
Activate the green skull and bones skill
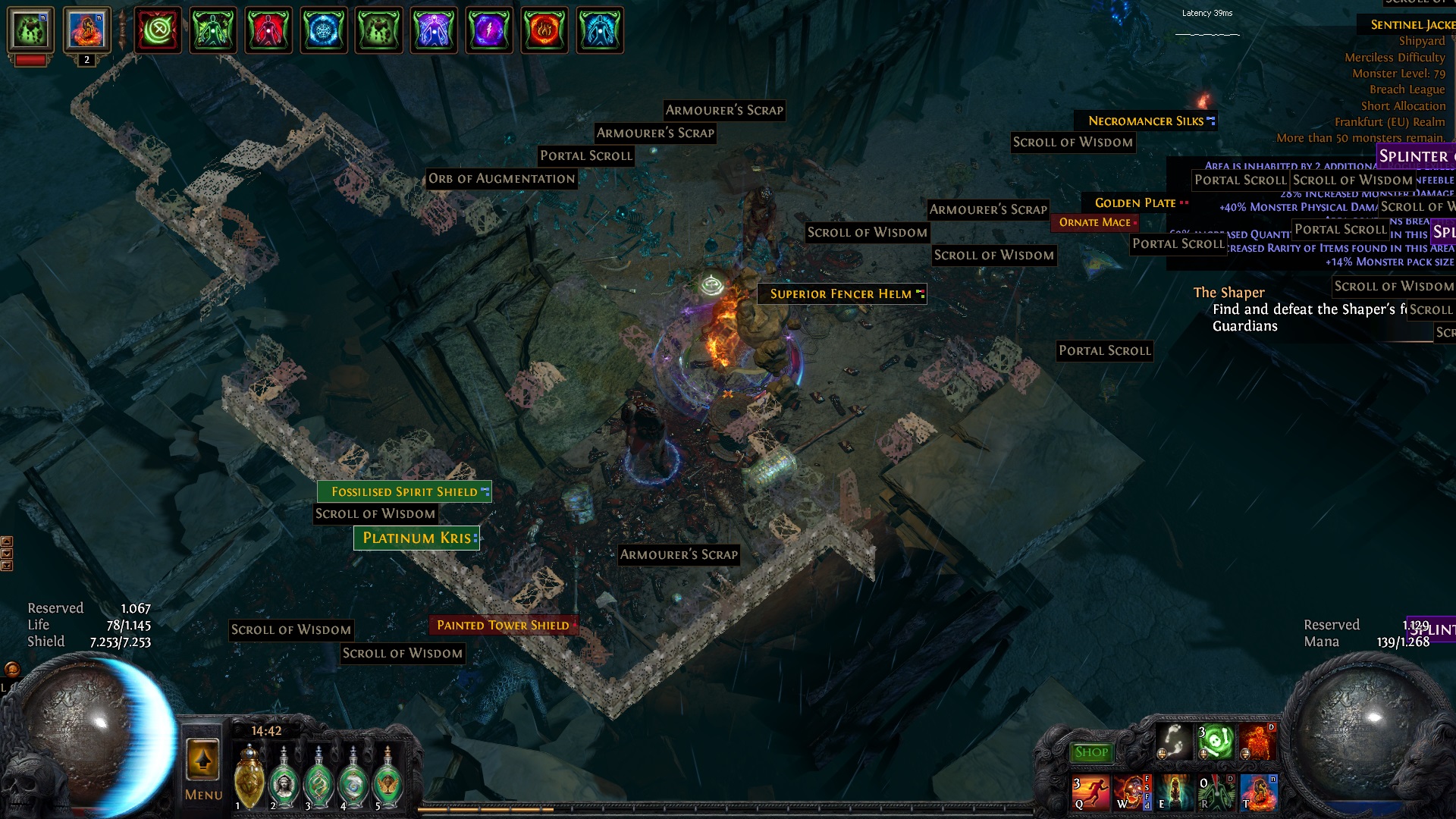tap(1216, 742)
